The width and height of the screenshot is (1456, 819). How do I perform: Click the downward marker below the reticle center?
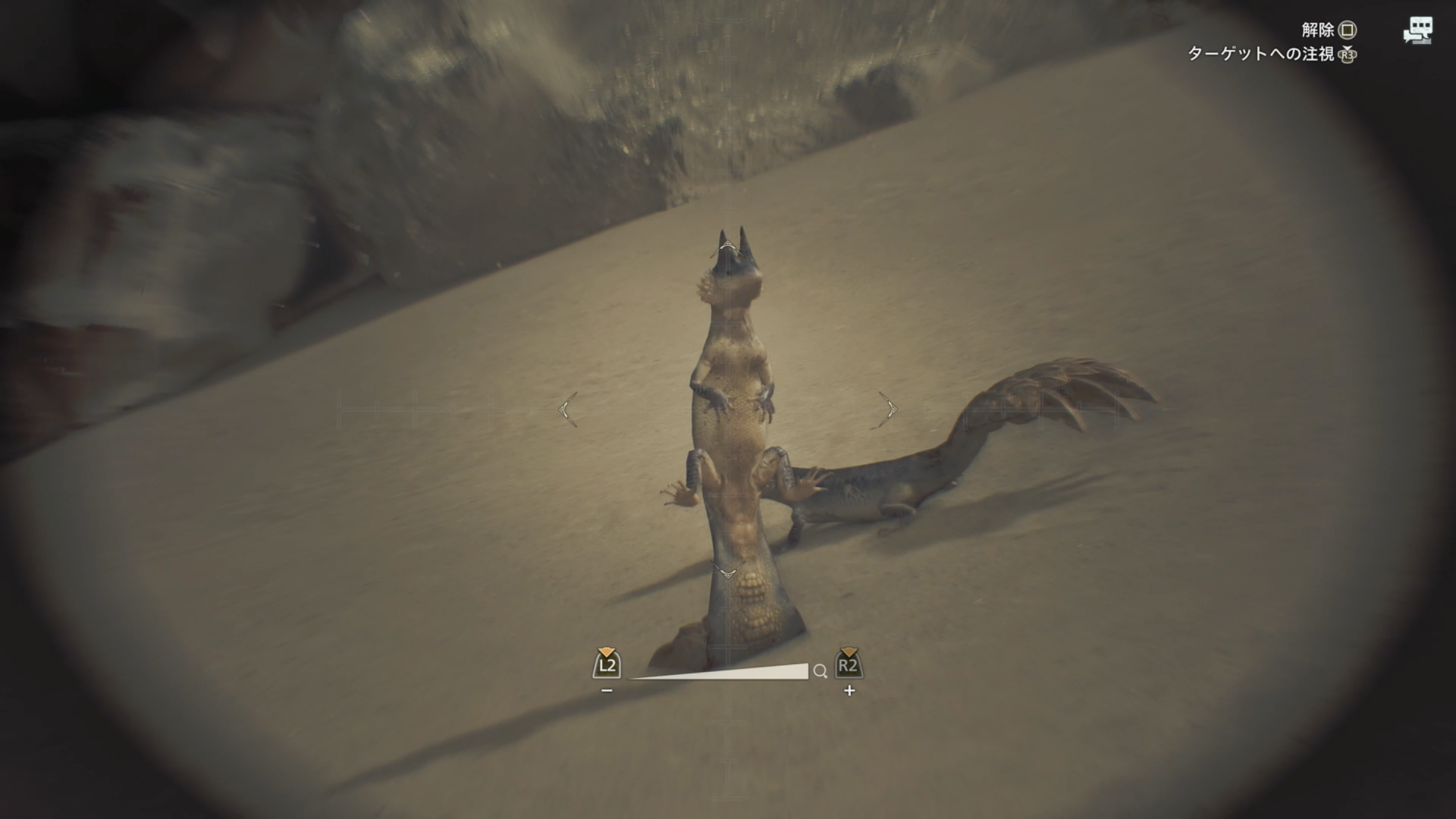pyautogui.click(x=730, y=574)
